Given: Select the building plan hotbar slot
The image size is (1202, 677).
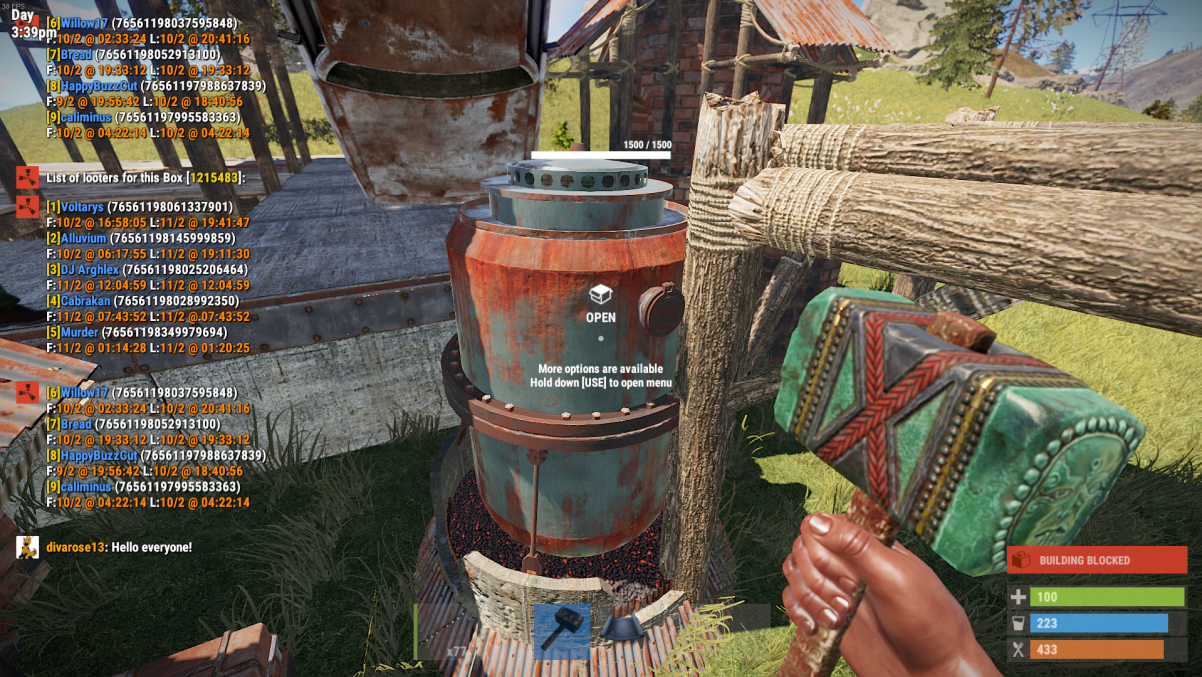Looking at the screenshot, I should (x=621, y=630).
